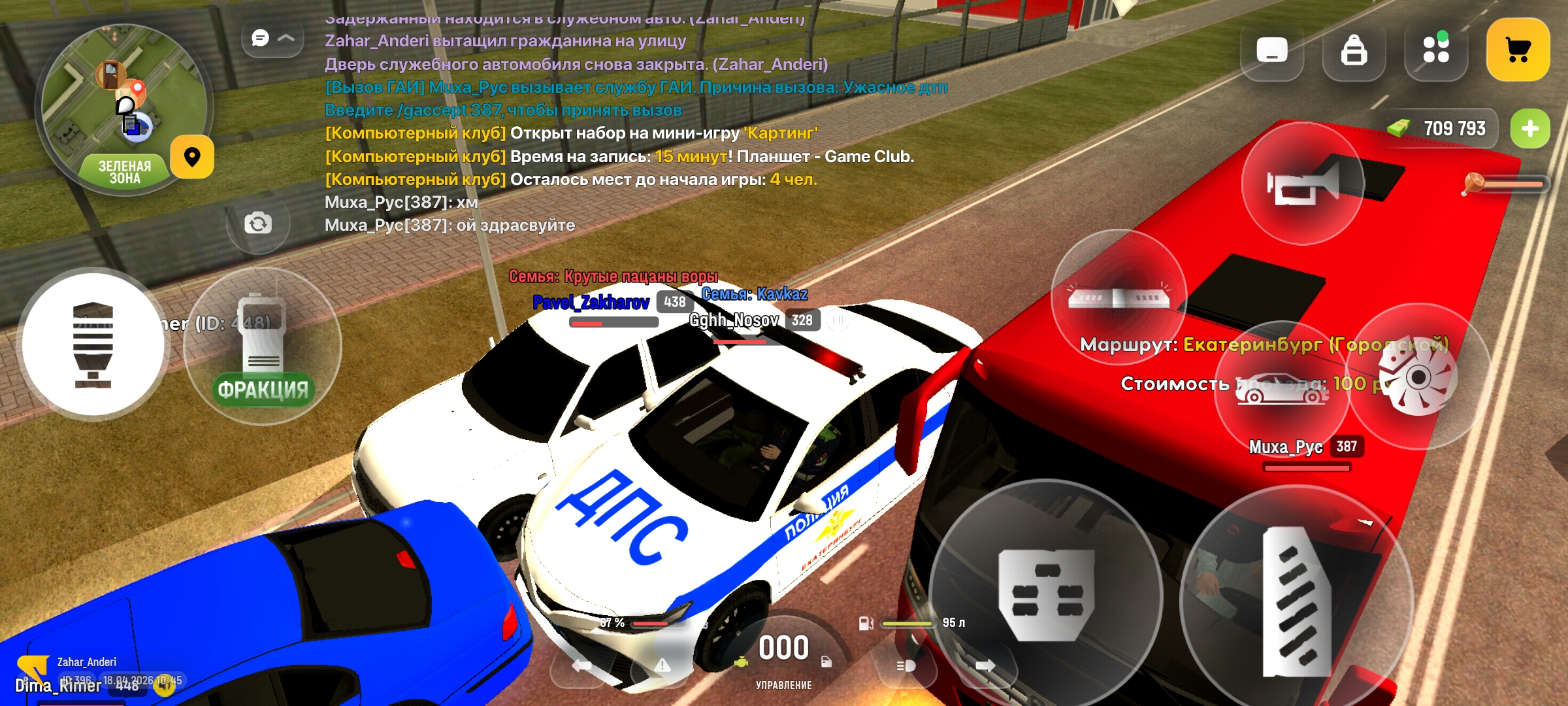Open the circular minimap
This screenshot has width=1568, height=706.
pyautogui.click(x=123, y=108)
